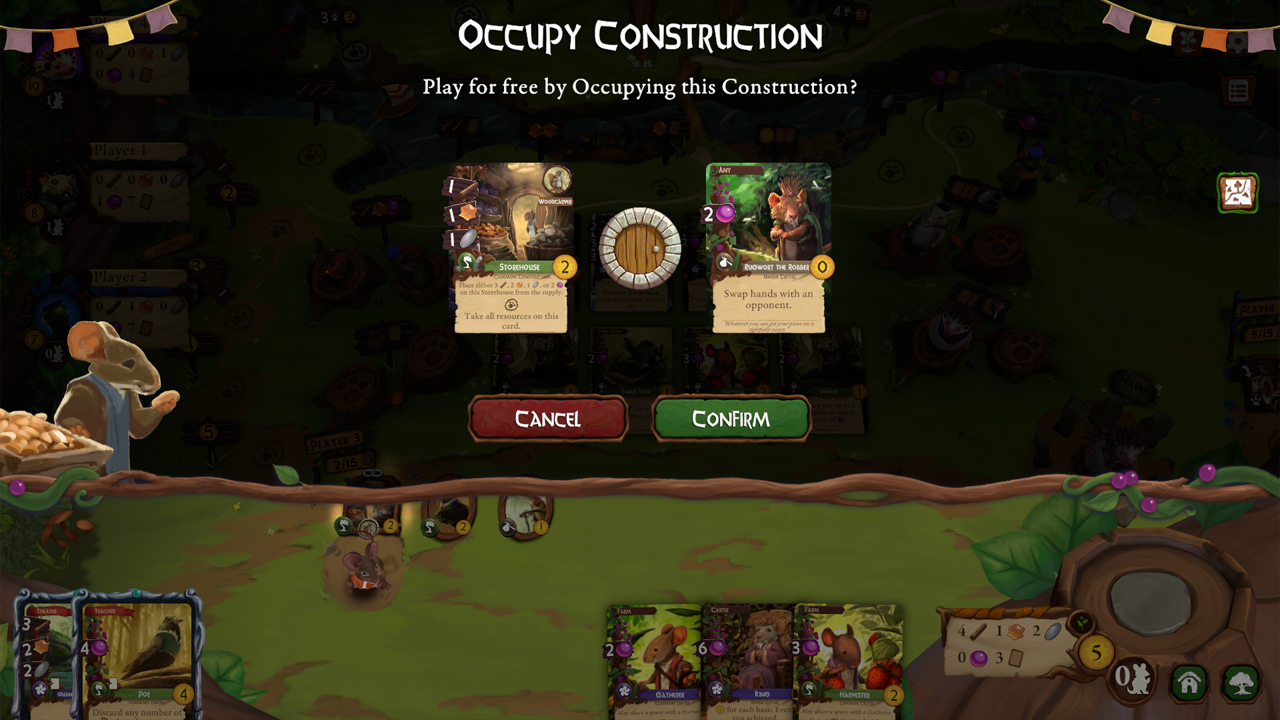1280x720 pixels.
Task: Toggle city view with the home icon
Action: [1188, 683]
